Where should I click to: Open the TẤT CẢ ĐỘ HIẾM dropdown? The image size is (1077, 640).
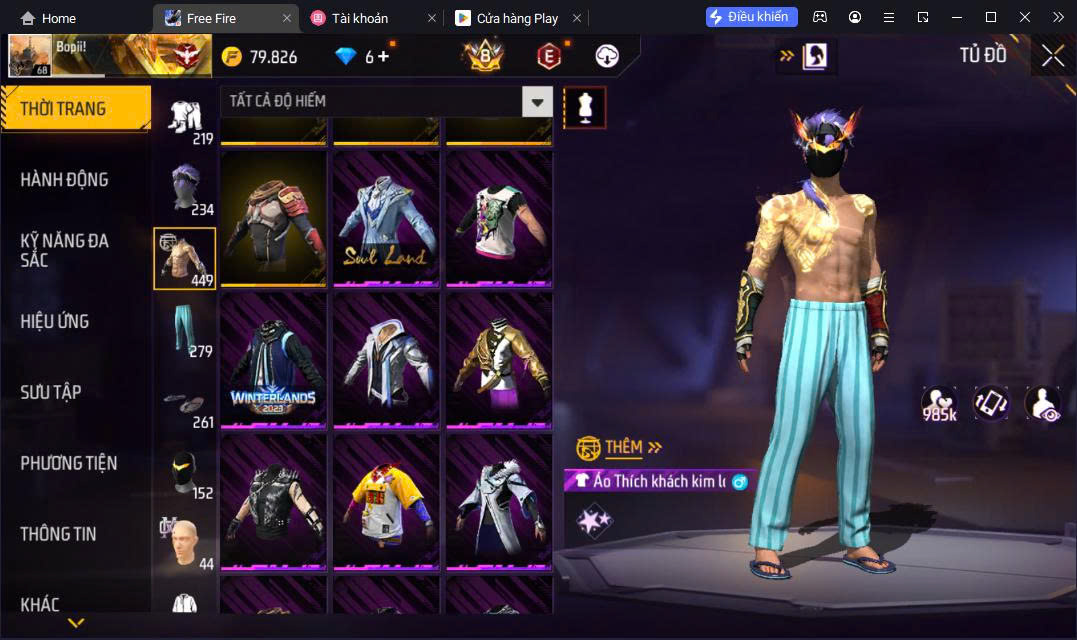point(538,102)
